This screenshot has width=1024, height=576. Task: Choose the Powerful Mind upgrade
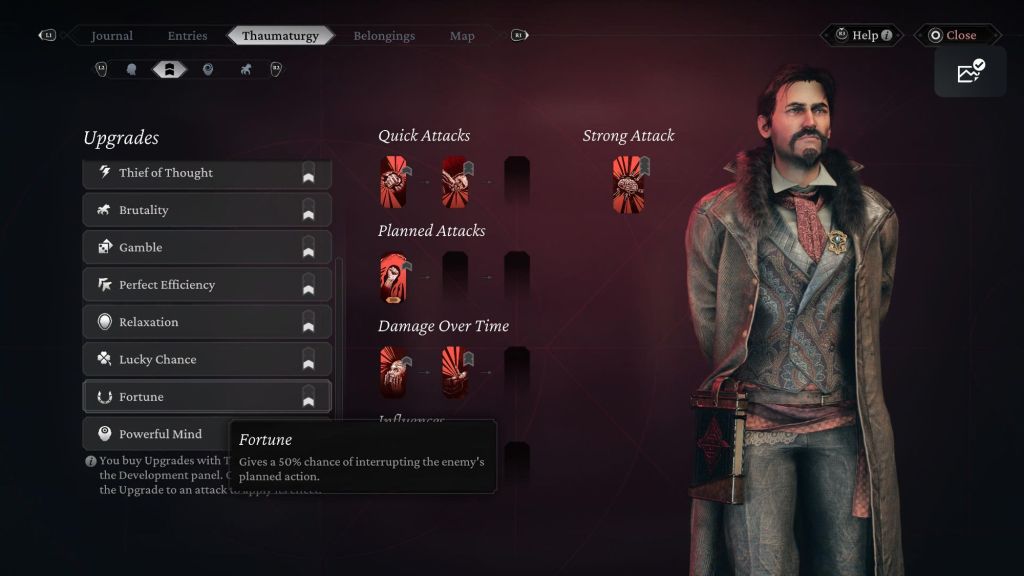[x=160, y=434]
